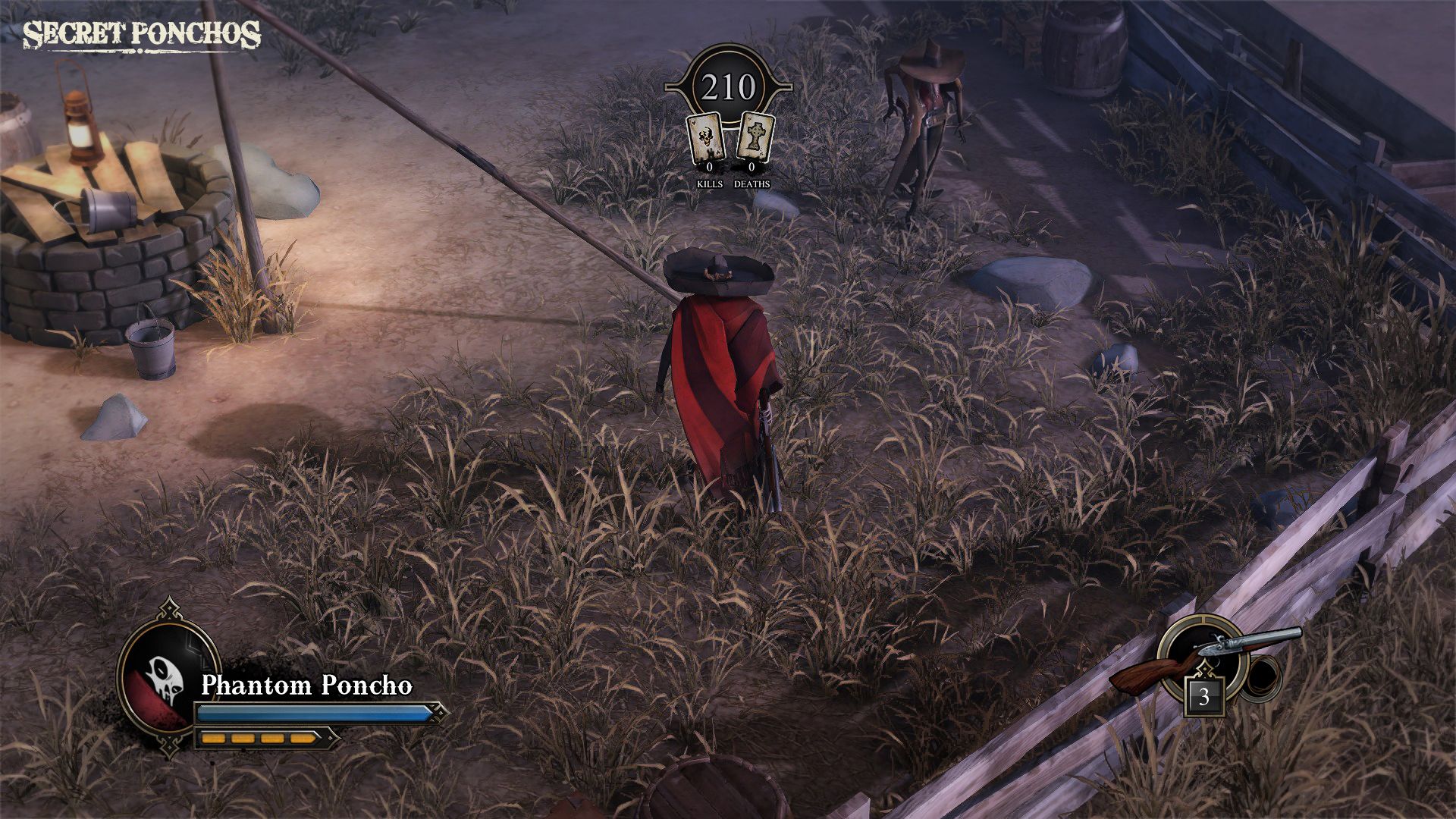Click the deaths value showing zero

coord(752,165)
